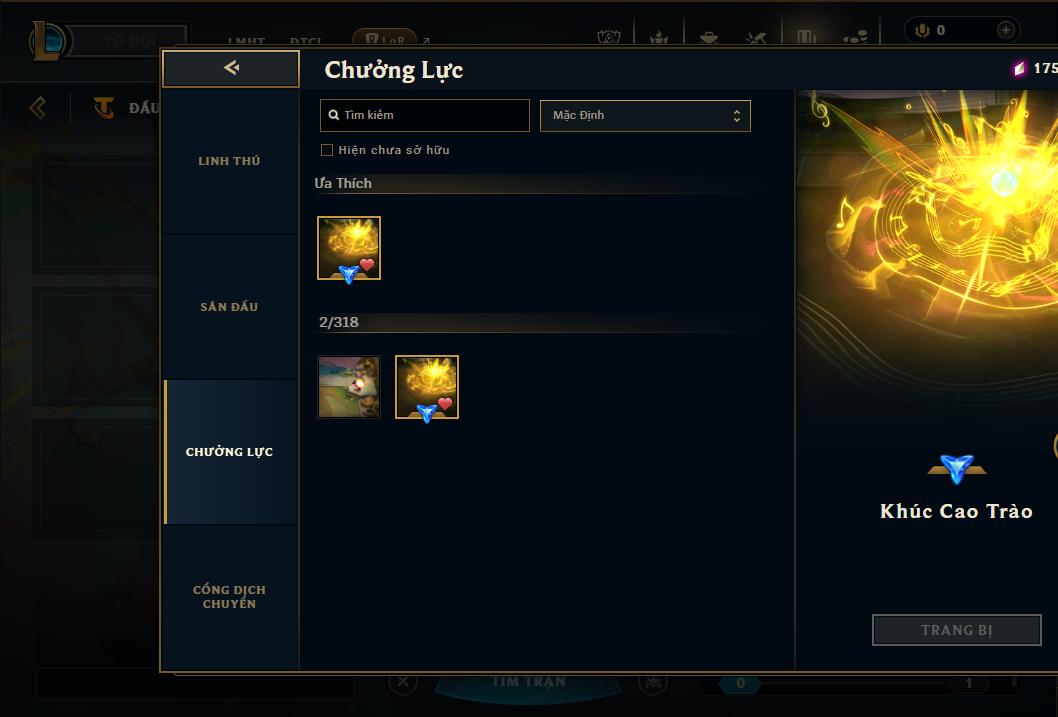This screenshot has width=1058, height=717.
Task: Toggle the Hiện chưa sở hữu checkbox
Action: click(327, 150)
